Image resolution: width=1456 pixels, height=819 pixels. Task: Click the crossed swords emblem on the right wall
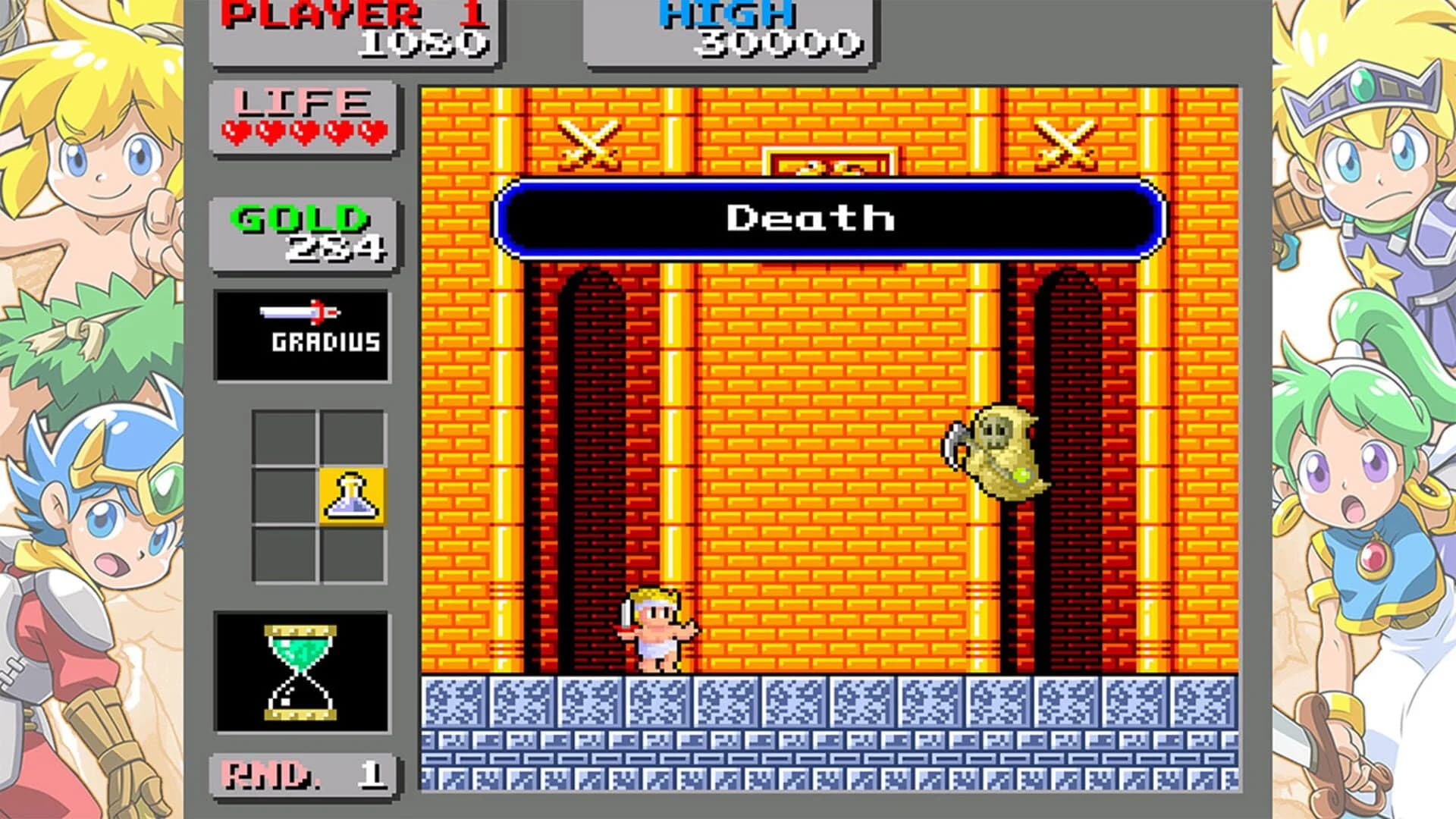(1065, 144)
